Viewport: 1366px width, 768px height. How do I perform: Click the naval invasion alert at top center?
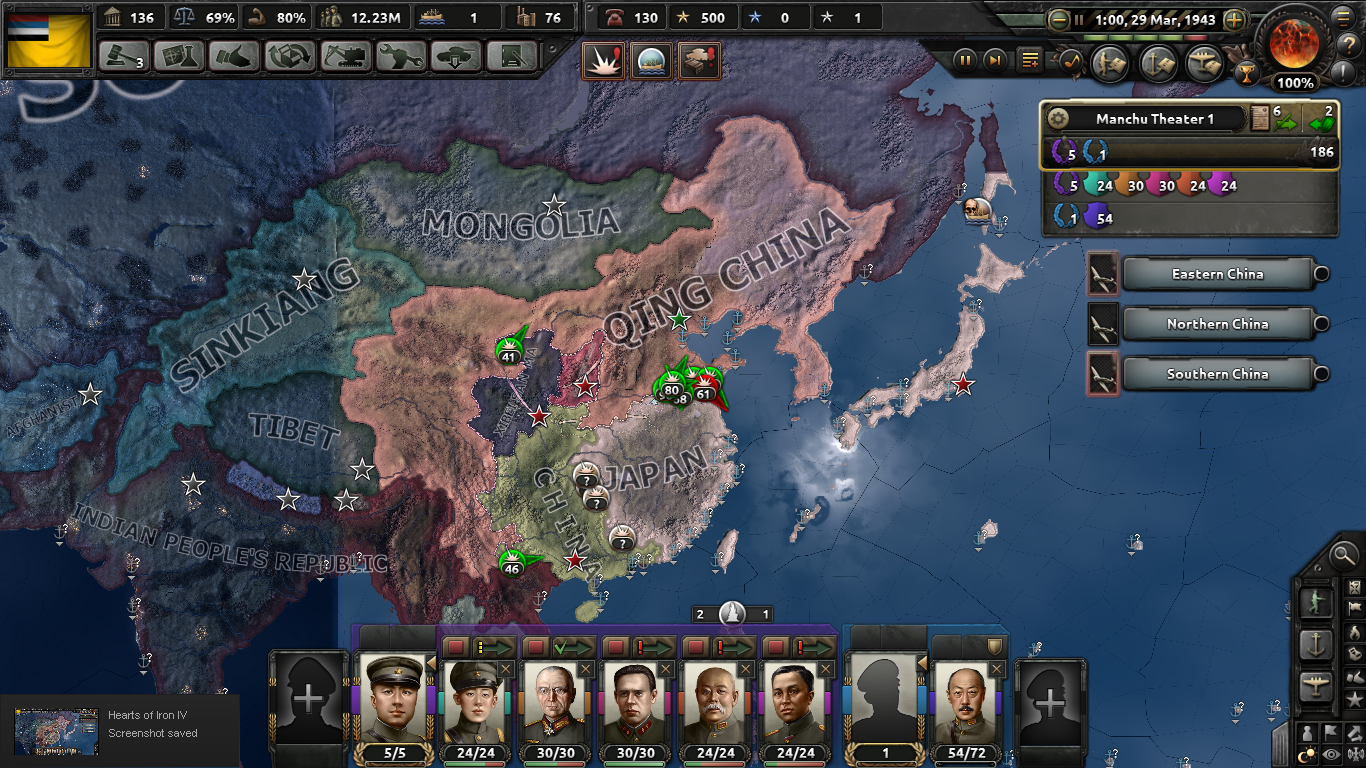tap(653, 60)
